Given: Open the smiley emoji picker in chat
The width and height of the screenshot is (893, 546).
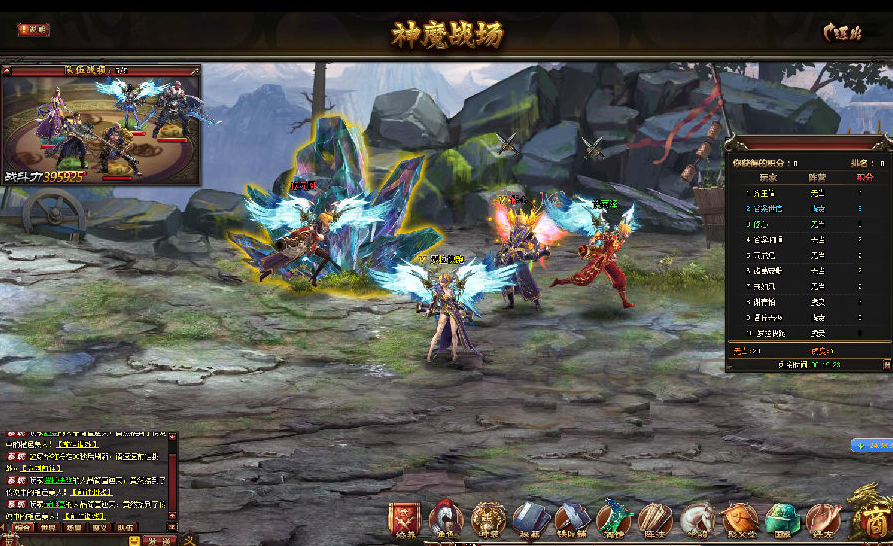Looking at the screenshot, I should pos(133,540).
